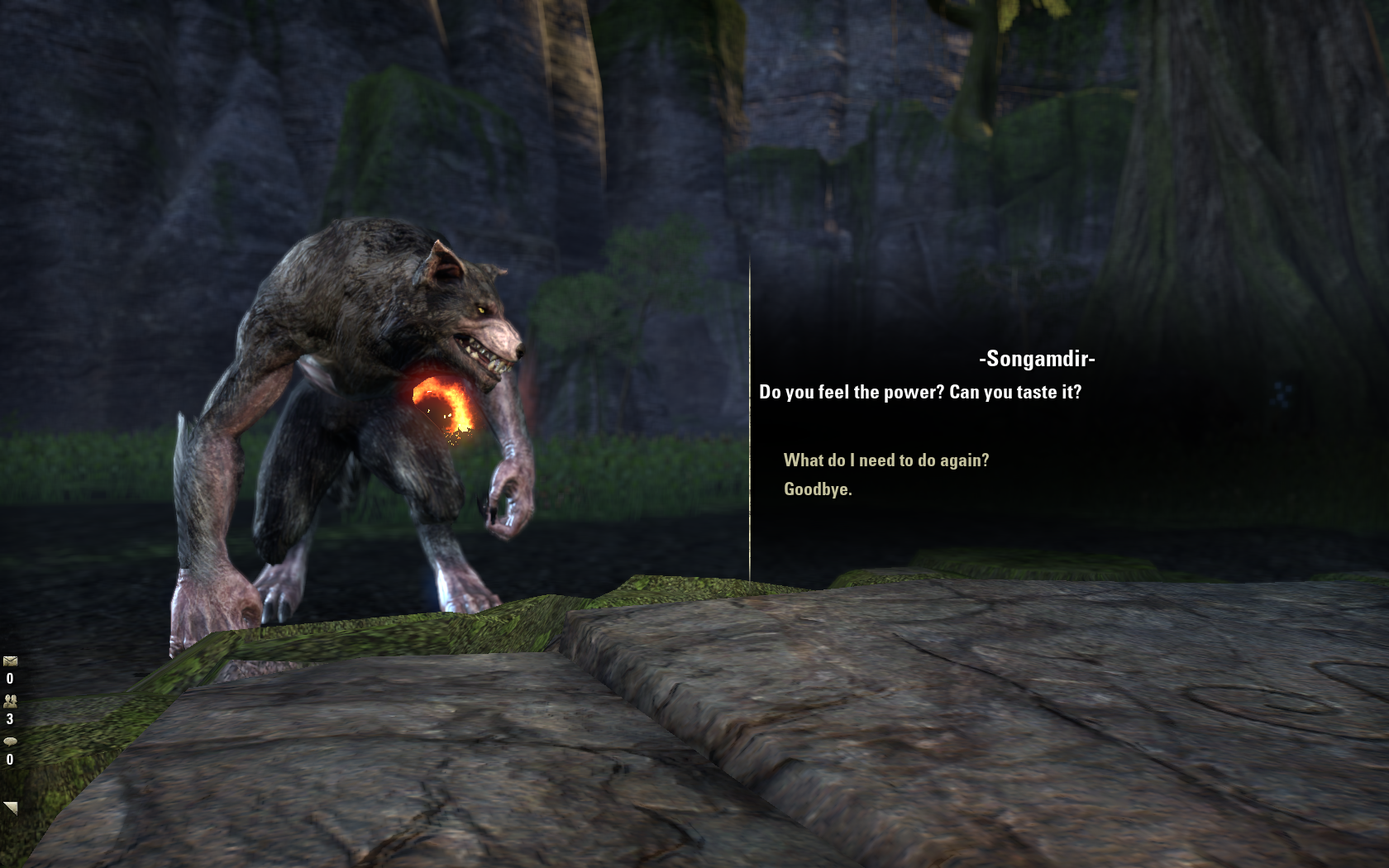Ask "What do I need to do again?"
1389x868 pixels.
[x=885, y=460]
